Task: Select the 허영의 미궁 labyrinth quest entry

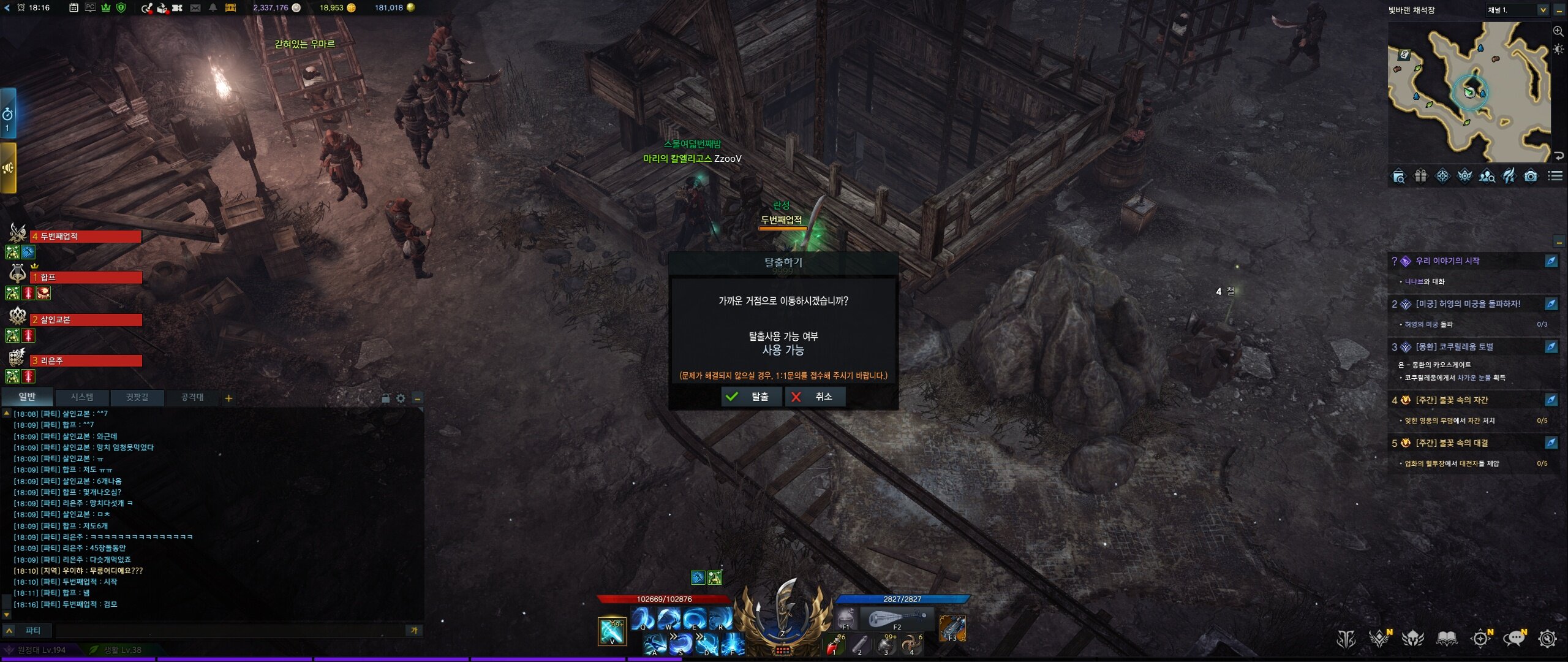Action: (x=1468, y=304)
